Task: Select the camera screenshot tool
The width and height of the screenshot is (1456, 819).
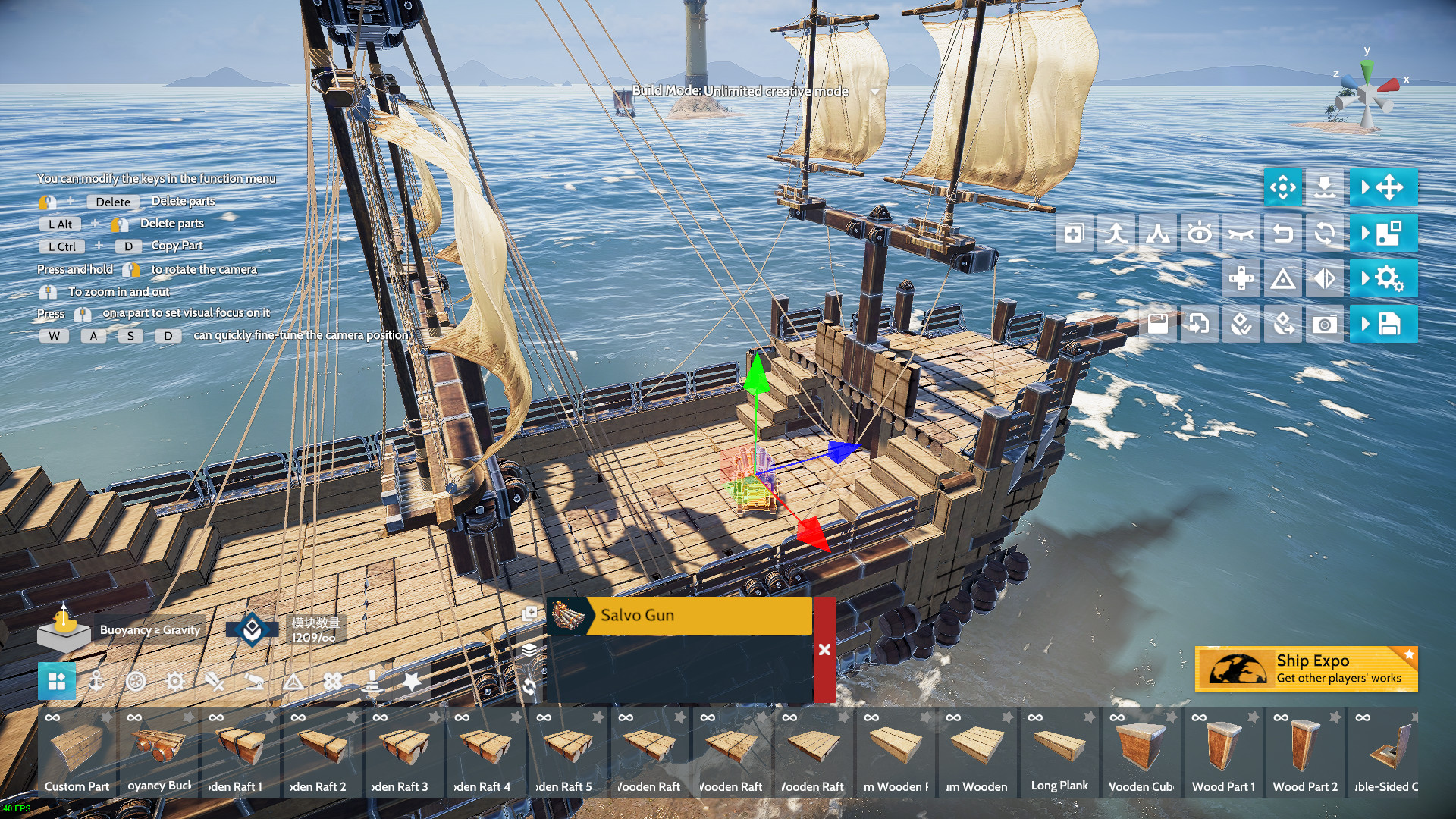Action: 1325,324
